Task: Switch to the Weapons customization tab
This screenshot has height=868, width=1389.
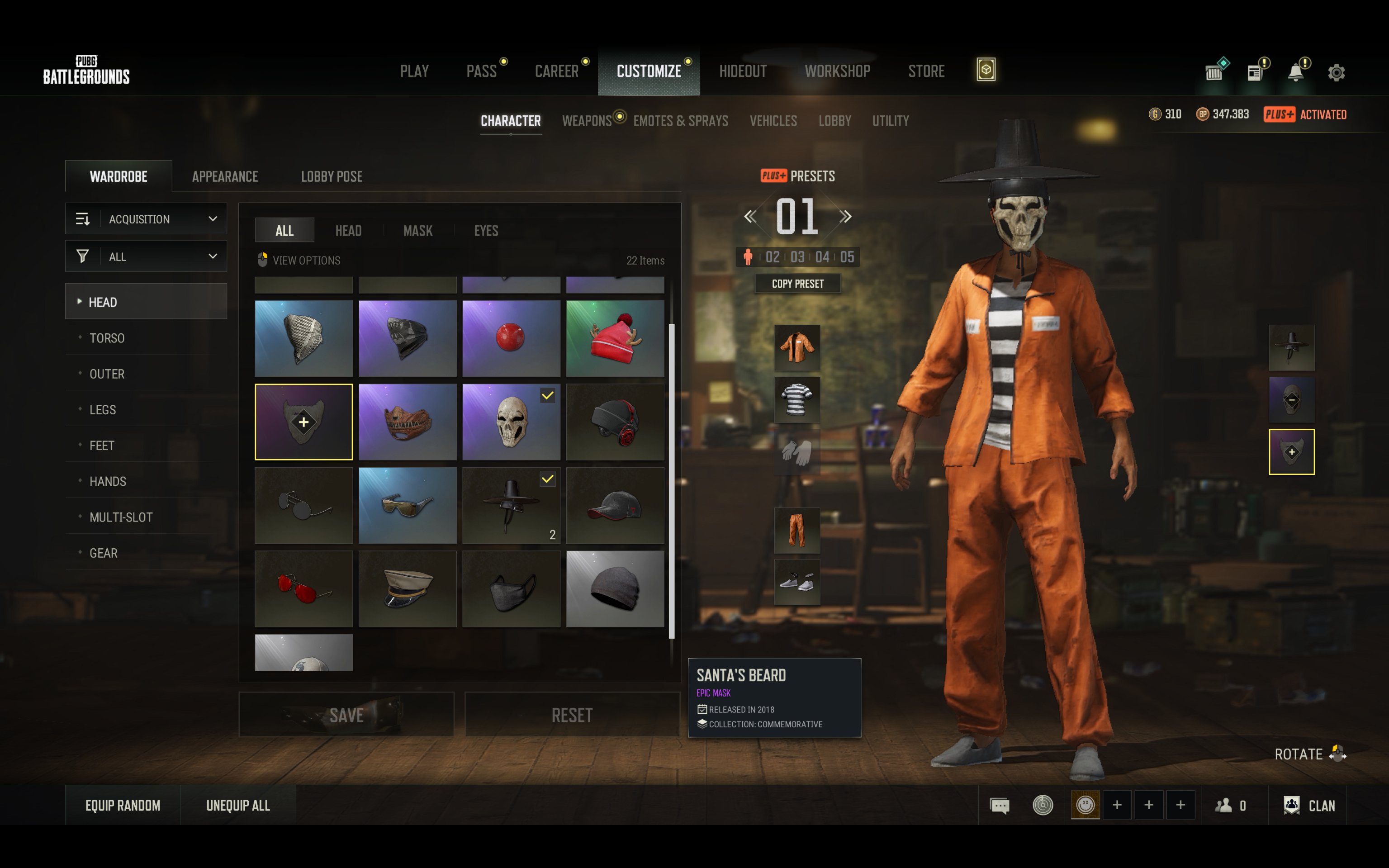Action: [x=587, y=121]
